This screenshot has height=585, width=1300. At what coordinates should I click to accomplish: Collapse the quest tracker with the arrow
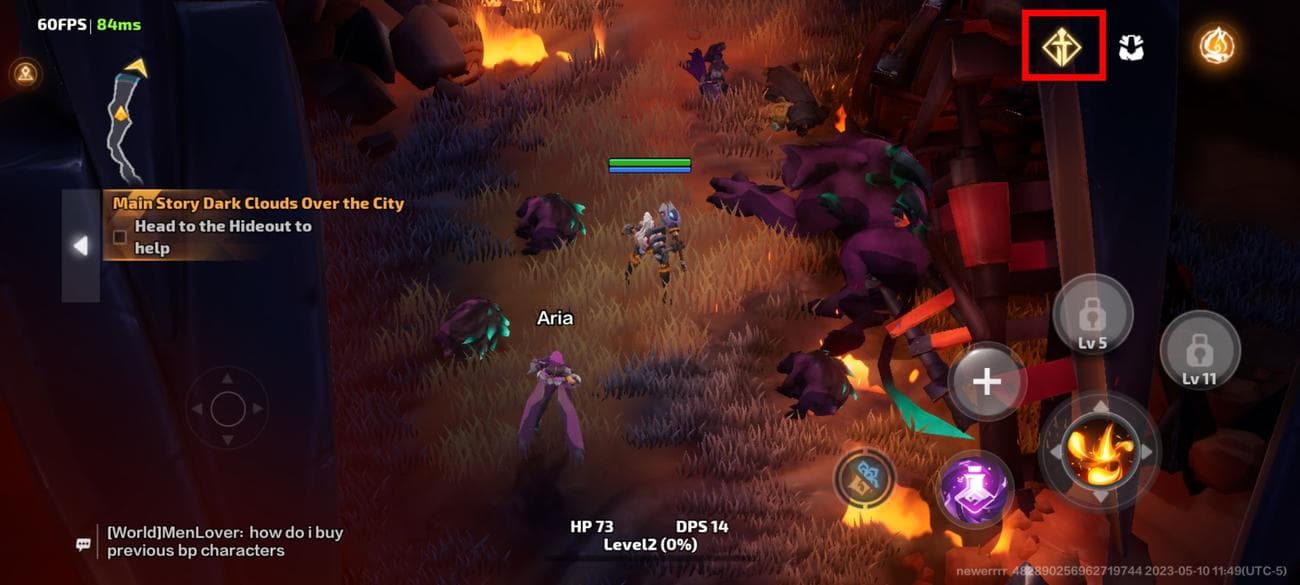[80, 245]
